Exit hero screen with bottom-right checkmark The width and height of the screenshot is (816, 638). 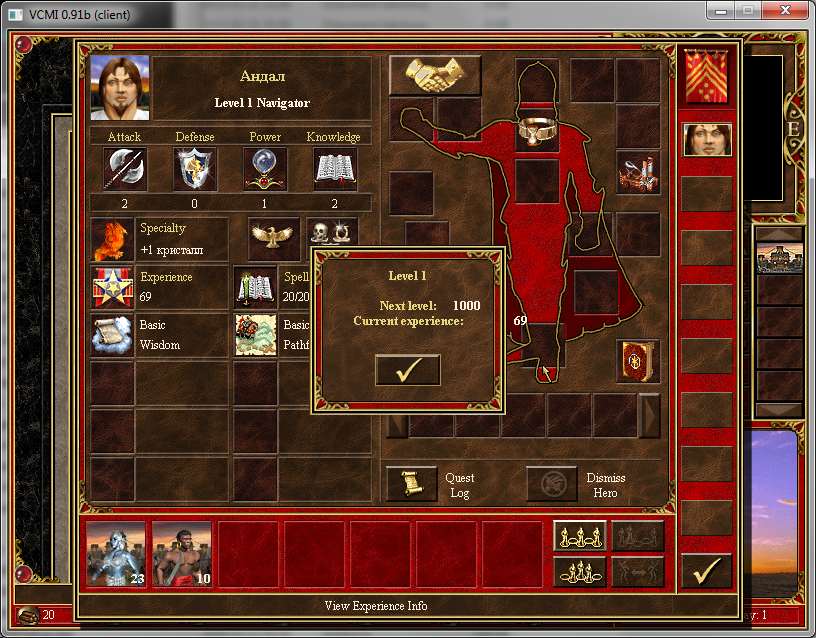[x=707, y=571]
